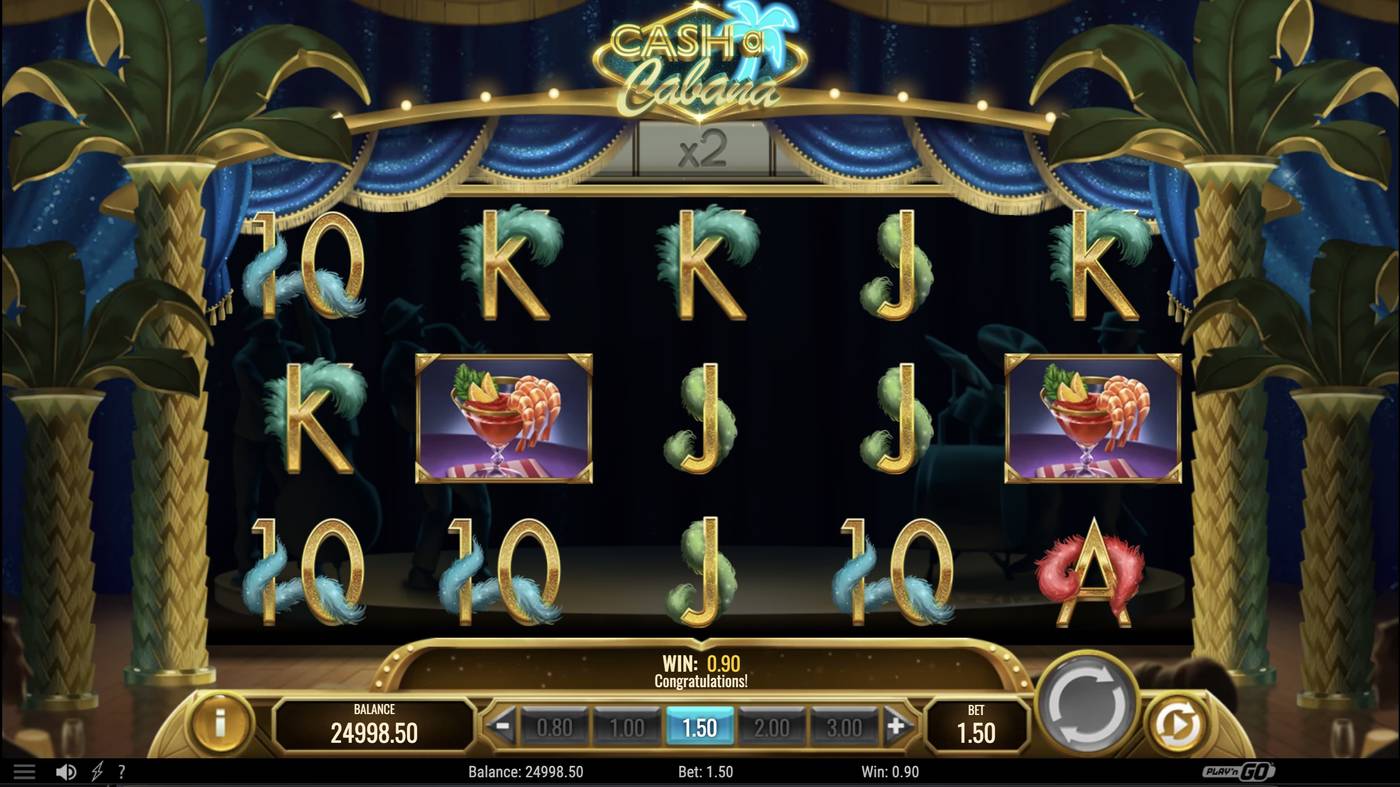This screenshot has height=787, width=1400.
Task: Click the BET 1.50 display panel
Action: tap(975, 724)
